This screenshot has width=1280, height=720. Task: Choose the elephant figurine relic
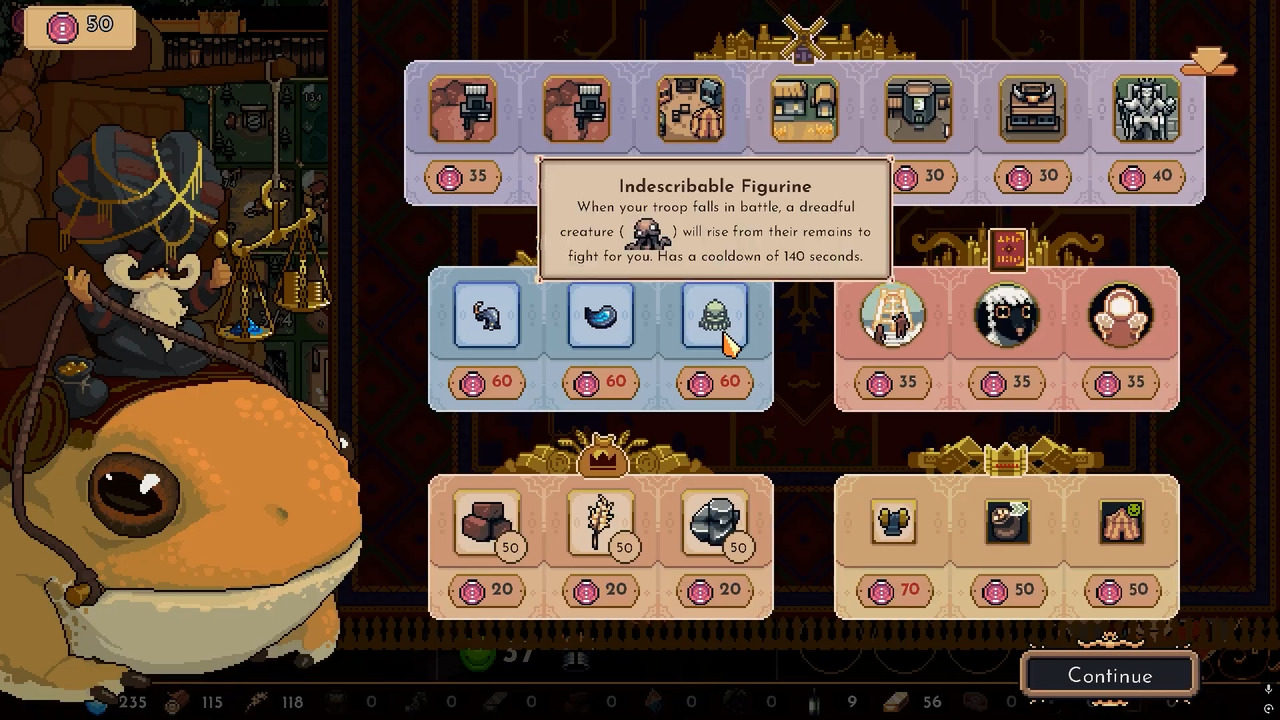(487, 316)
